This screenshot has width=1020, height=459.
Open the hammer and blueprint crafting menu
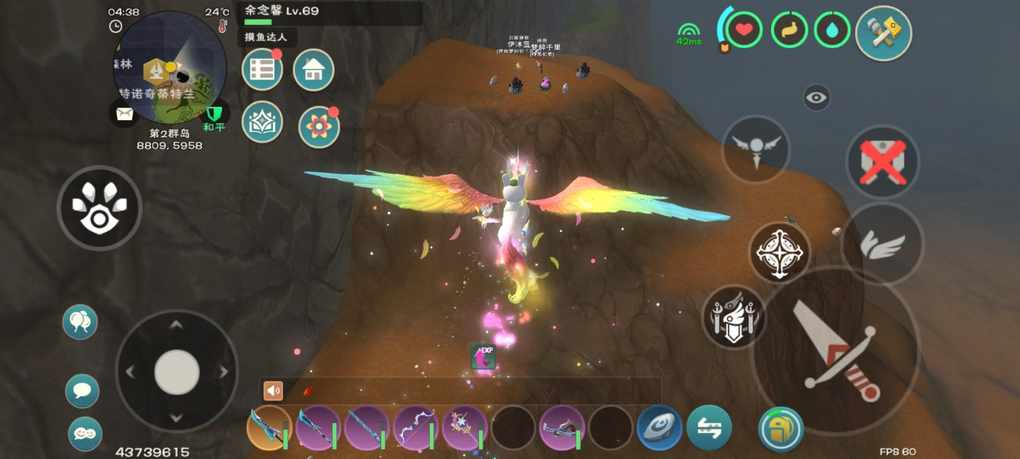click(883, 33)
